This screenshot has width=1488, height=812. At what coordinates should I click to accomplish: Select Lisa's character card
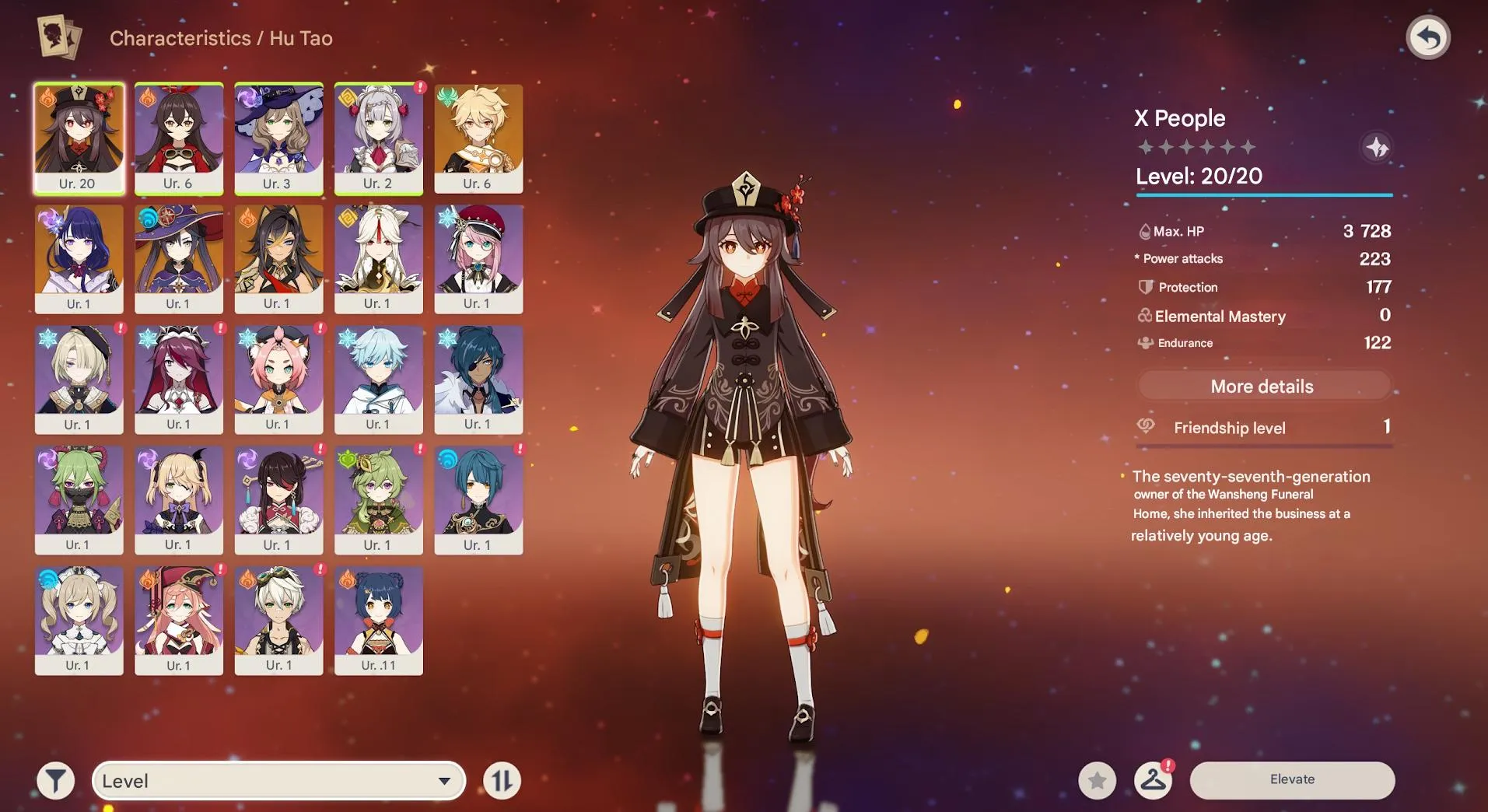(278, 138)
